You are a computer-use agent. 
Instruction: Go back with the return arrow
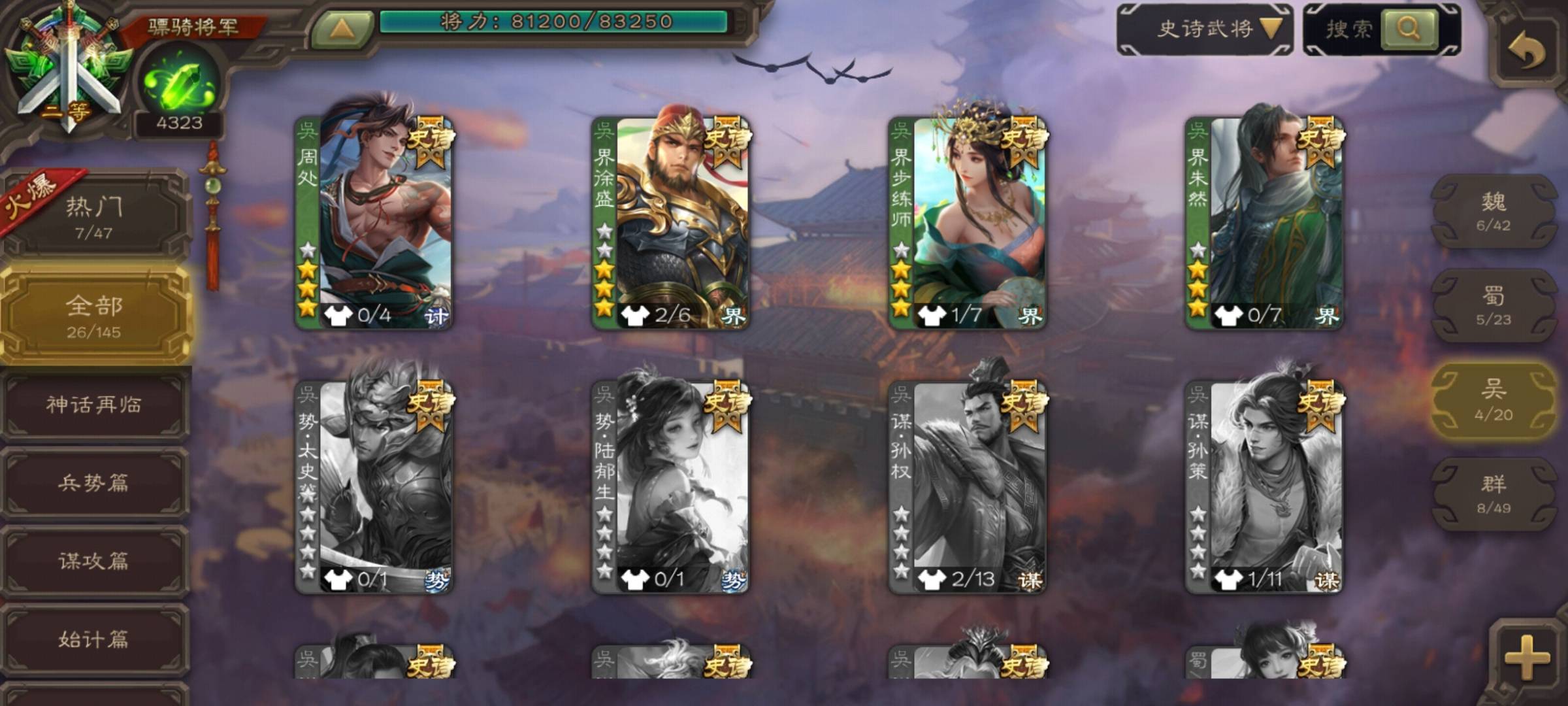point(1526,50)
